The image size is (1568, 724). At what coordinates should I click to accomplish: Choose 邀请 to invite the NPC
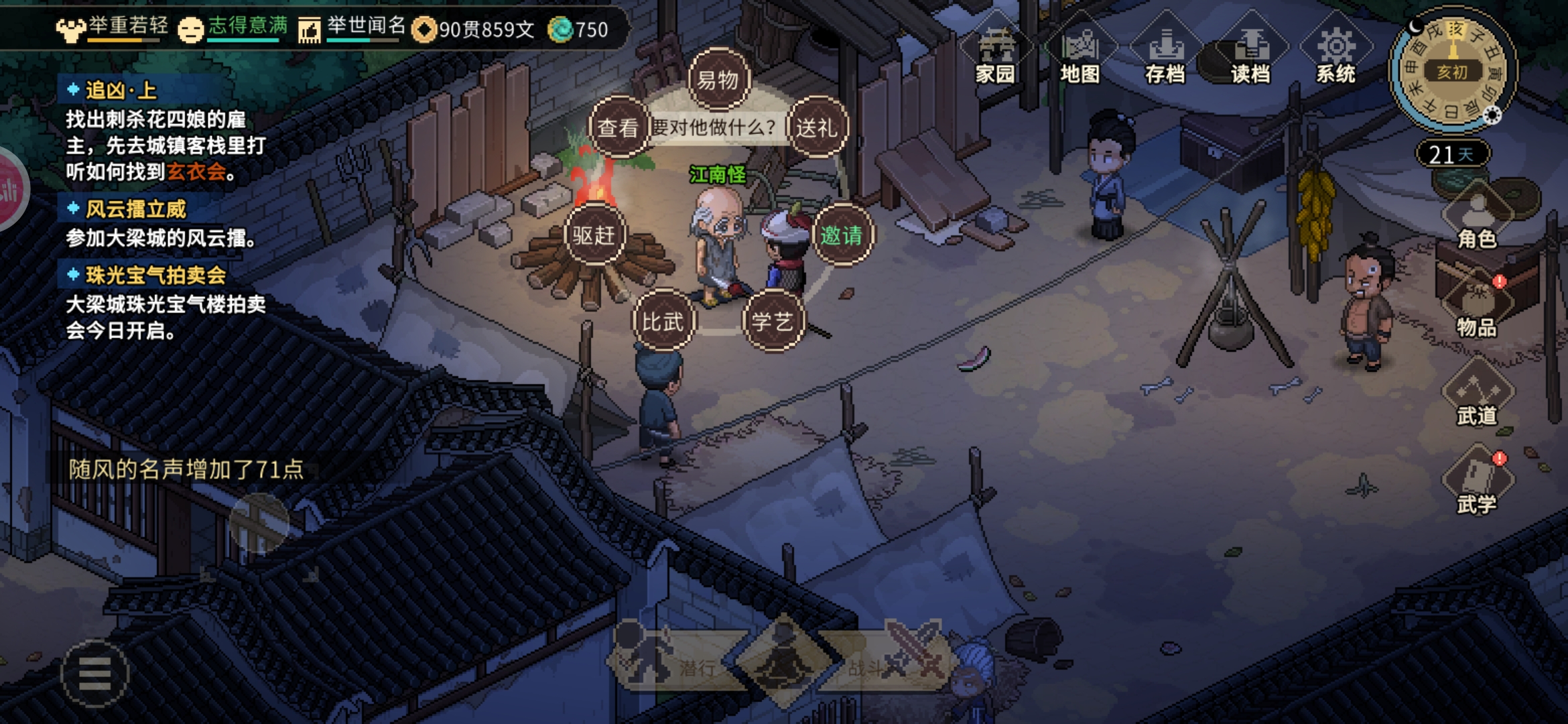click(842, 235)
